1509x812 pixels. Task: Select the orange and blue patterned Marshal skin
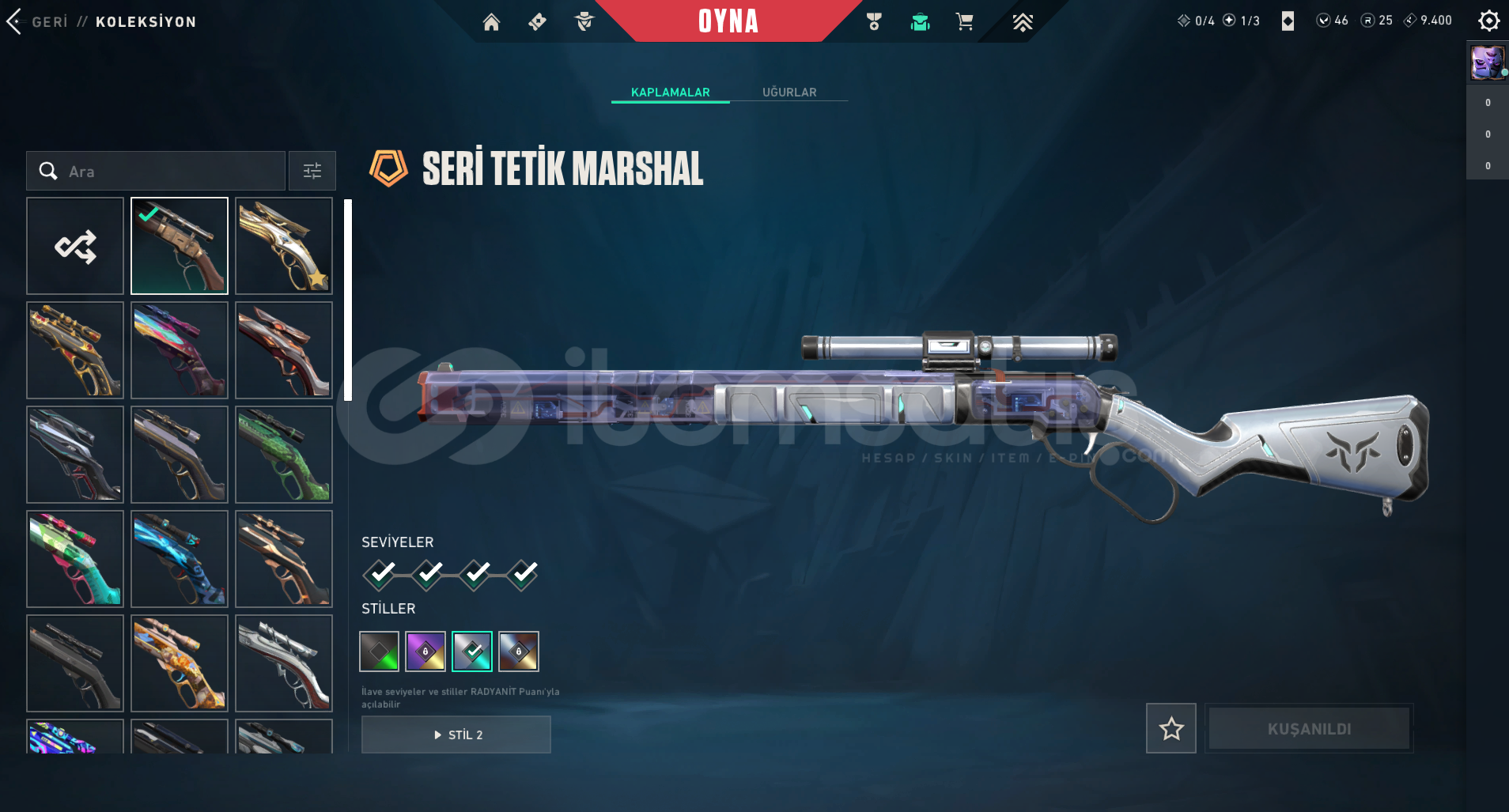point(180,663)
